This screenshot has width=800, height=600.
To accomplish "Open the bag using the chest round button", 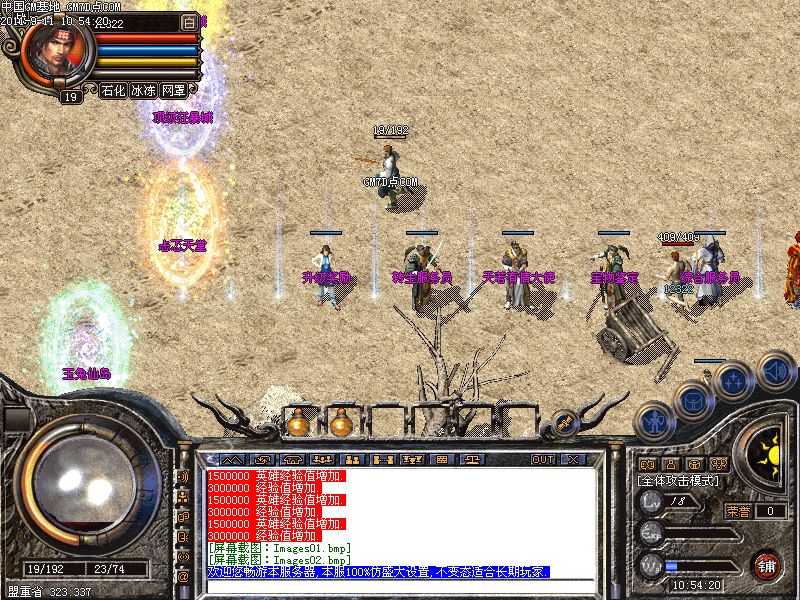I will pyautogui.click(x=693, y=401).
